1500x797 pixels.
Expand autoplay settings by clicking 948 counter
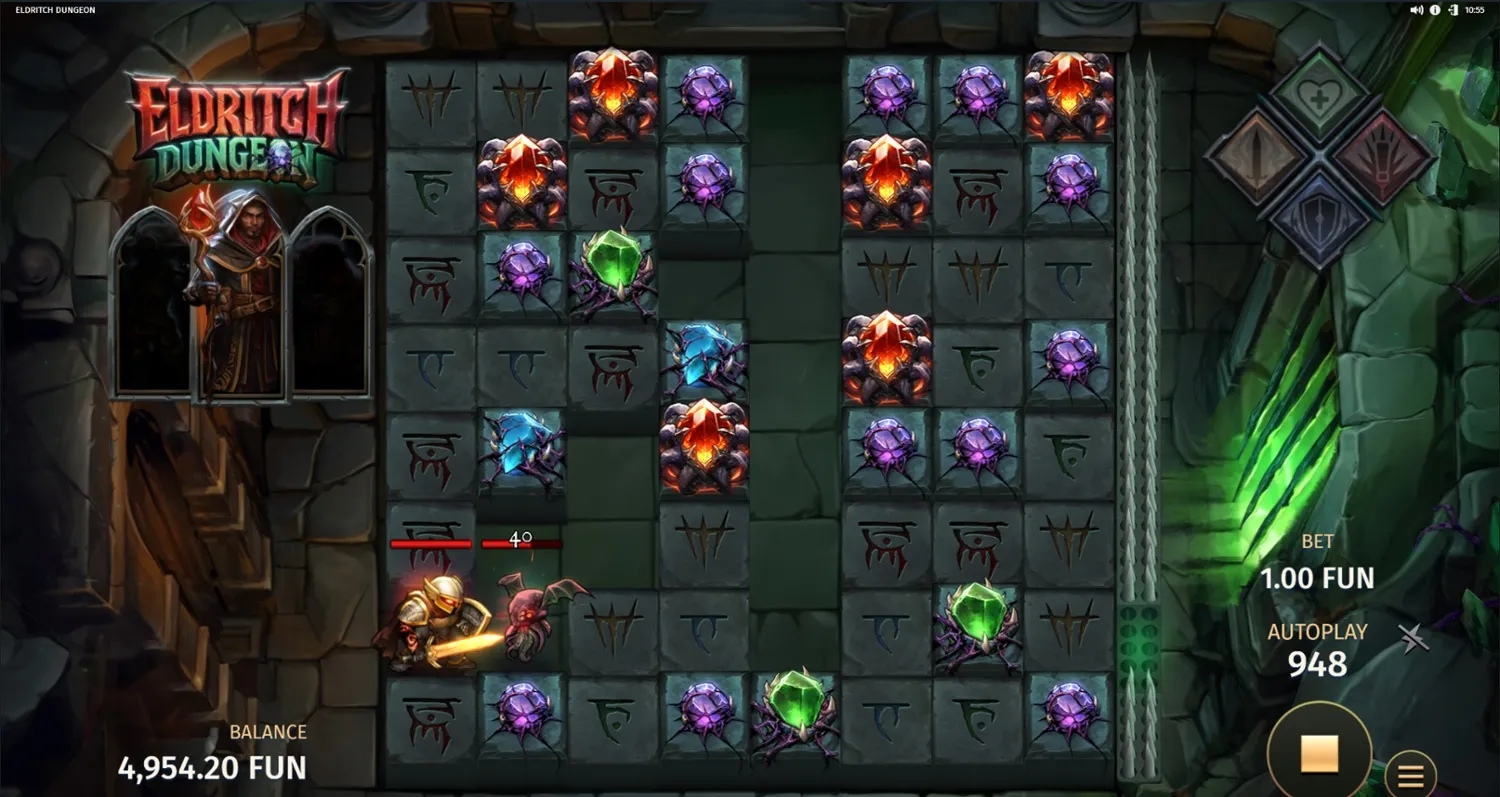pyautogui.click(x=1318, y=663)
